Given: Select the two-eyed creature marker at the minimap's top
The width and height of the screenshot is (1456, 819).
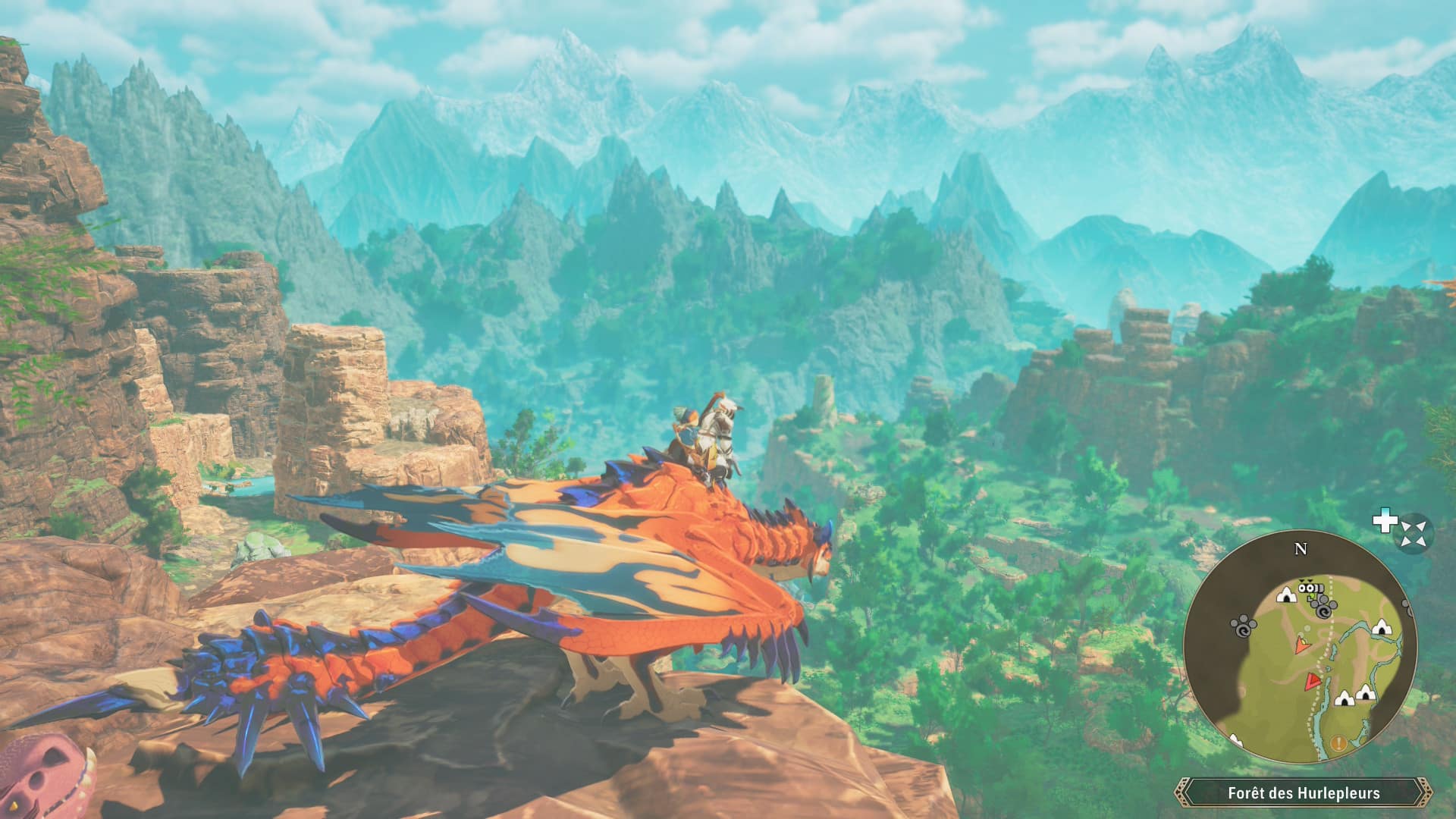Looking at the screenshot, I should point(1307,588).
